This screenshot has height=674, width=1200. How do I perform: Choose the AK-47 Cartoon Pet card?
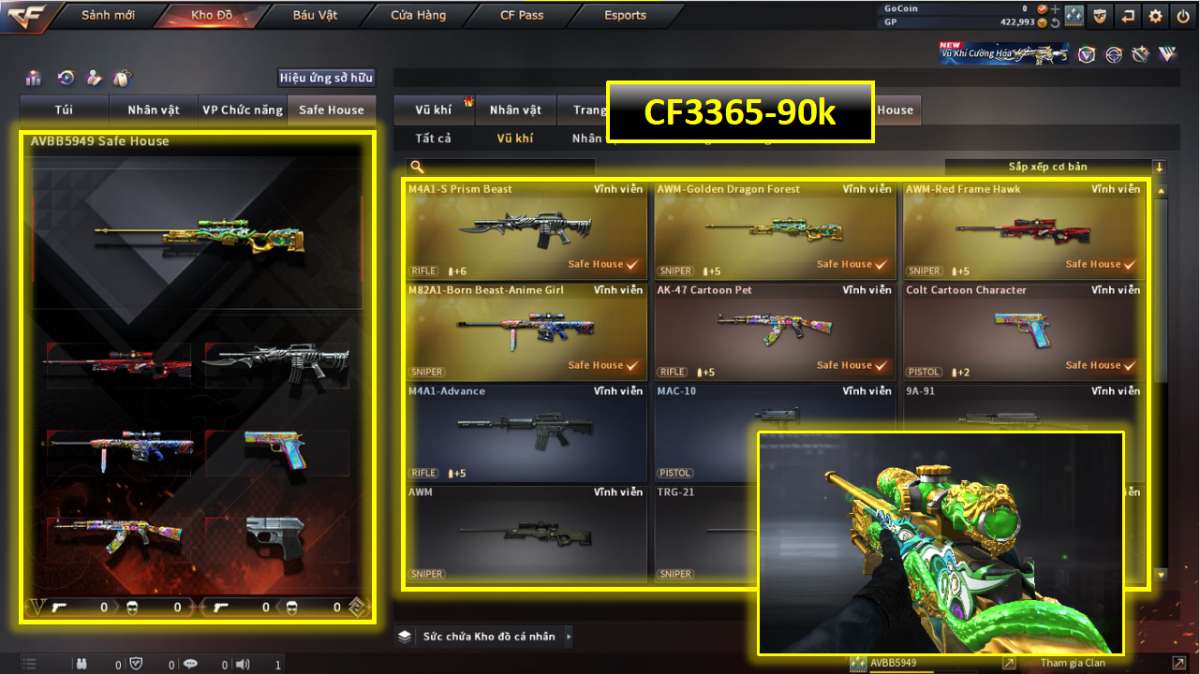point(774,331)
